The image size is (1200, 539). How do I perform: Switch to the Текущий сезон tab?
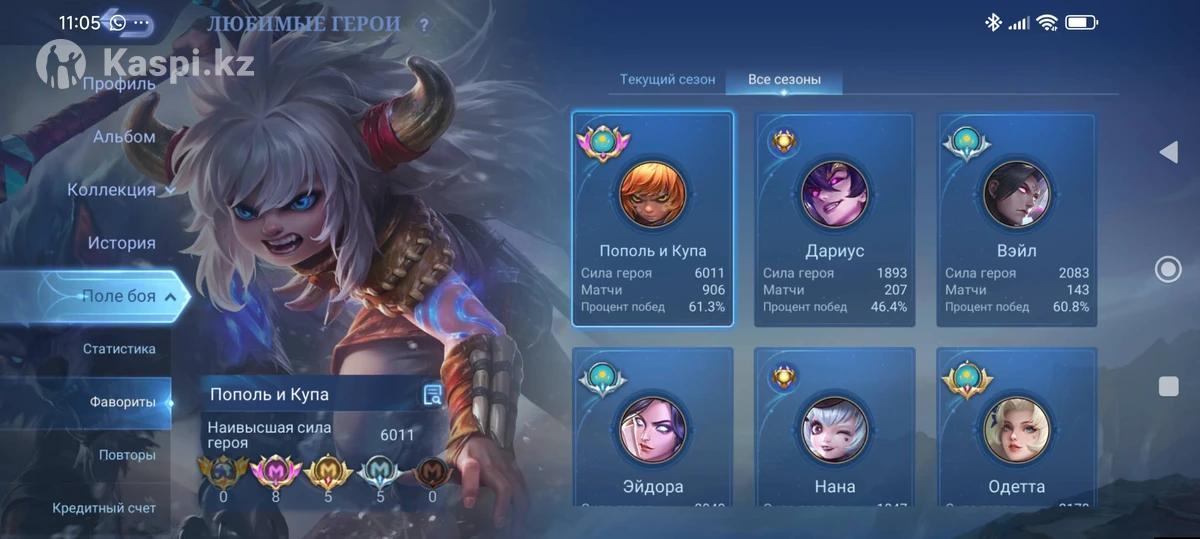tap(667, 80)
